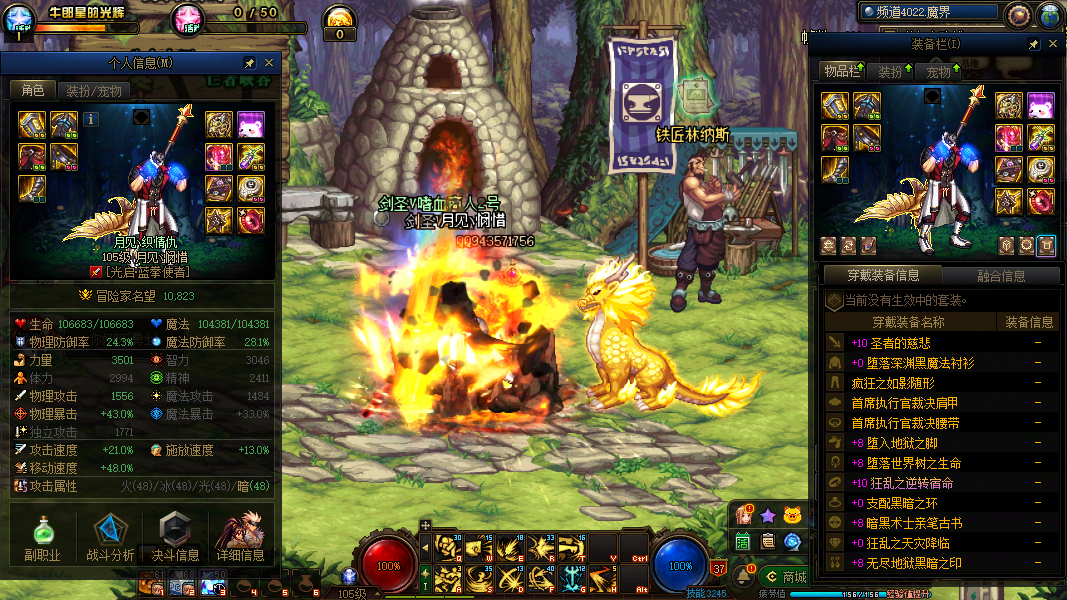Open 战斗分析 battle analysis

coord(110,538)
